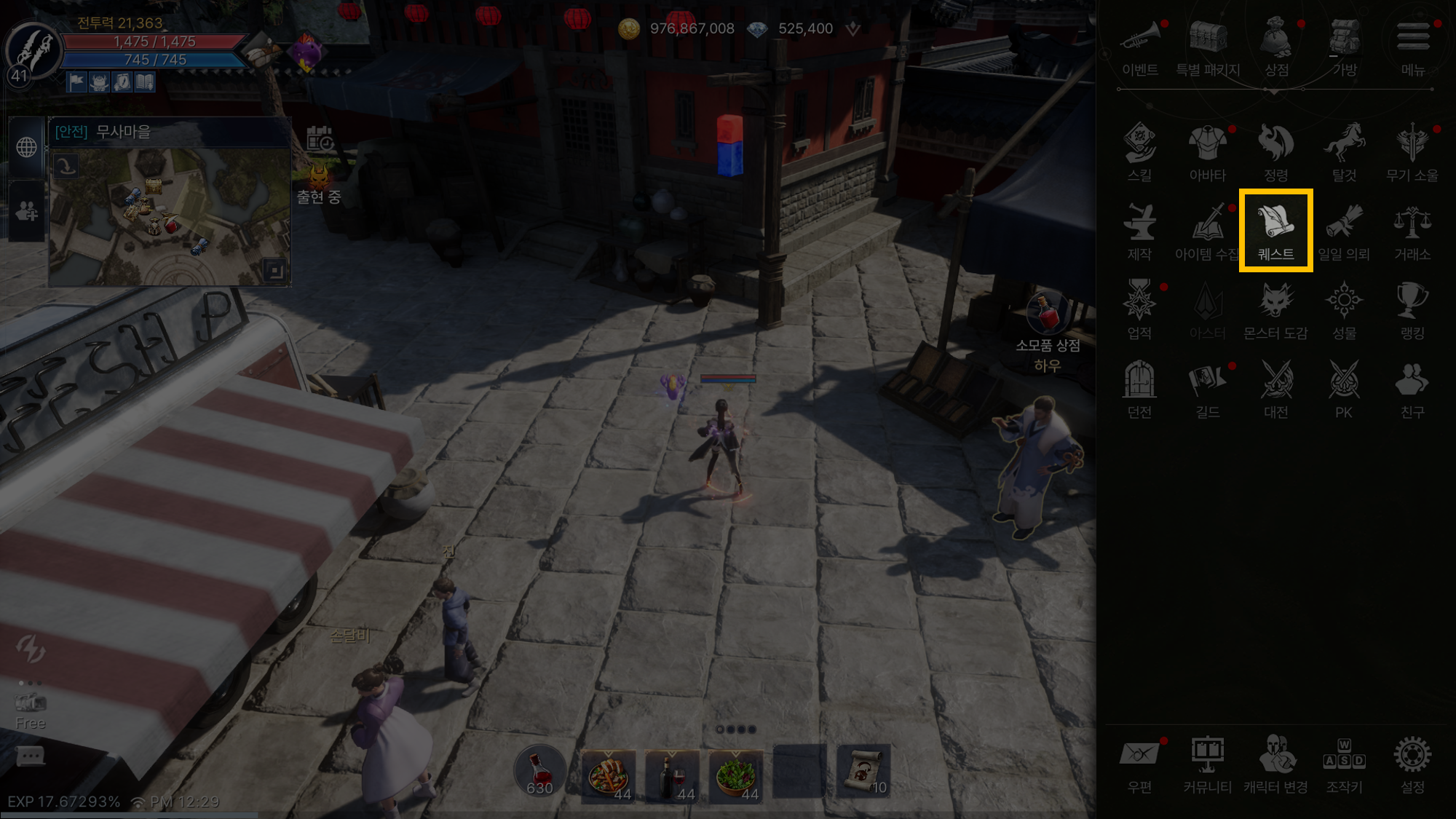
Task: Open the 퀘스트 quest menu
Action: coord(1275,230)
